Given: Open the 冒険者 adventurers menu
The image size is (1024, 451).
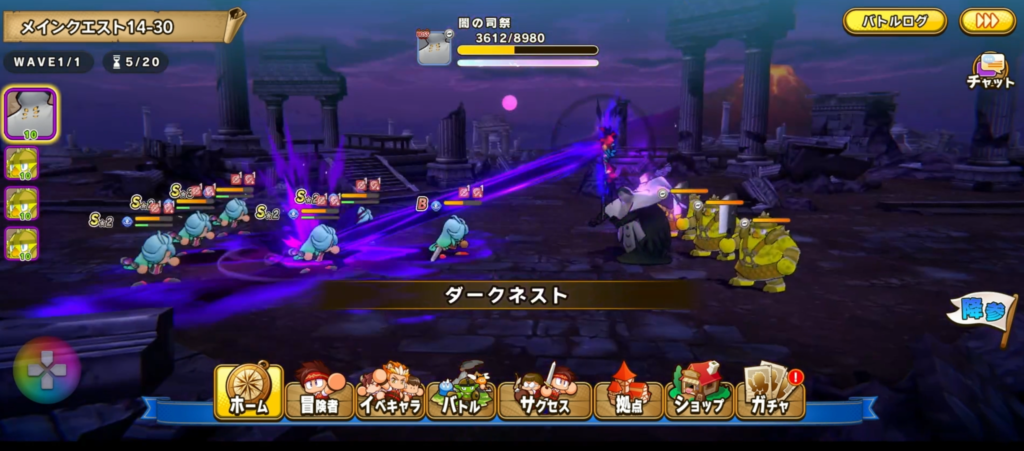Looking at the screenshot, I should (319, 391).
